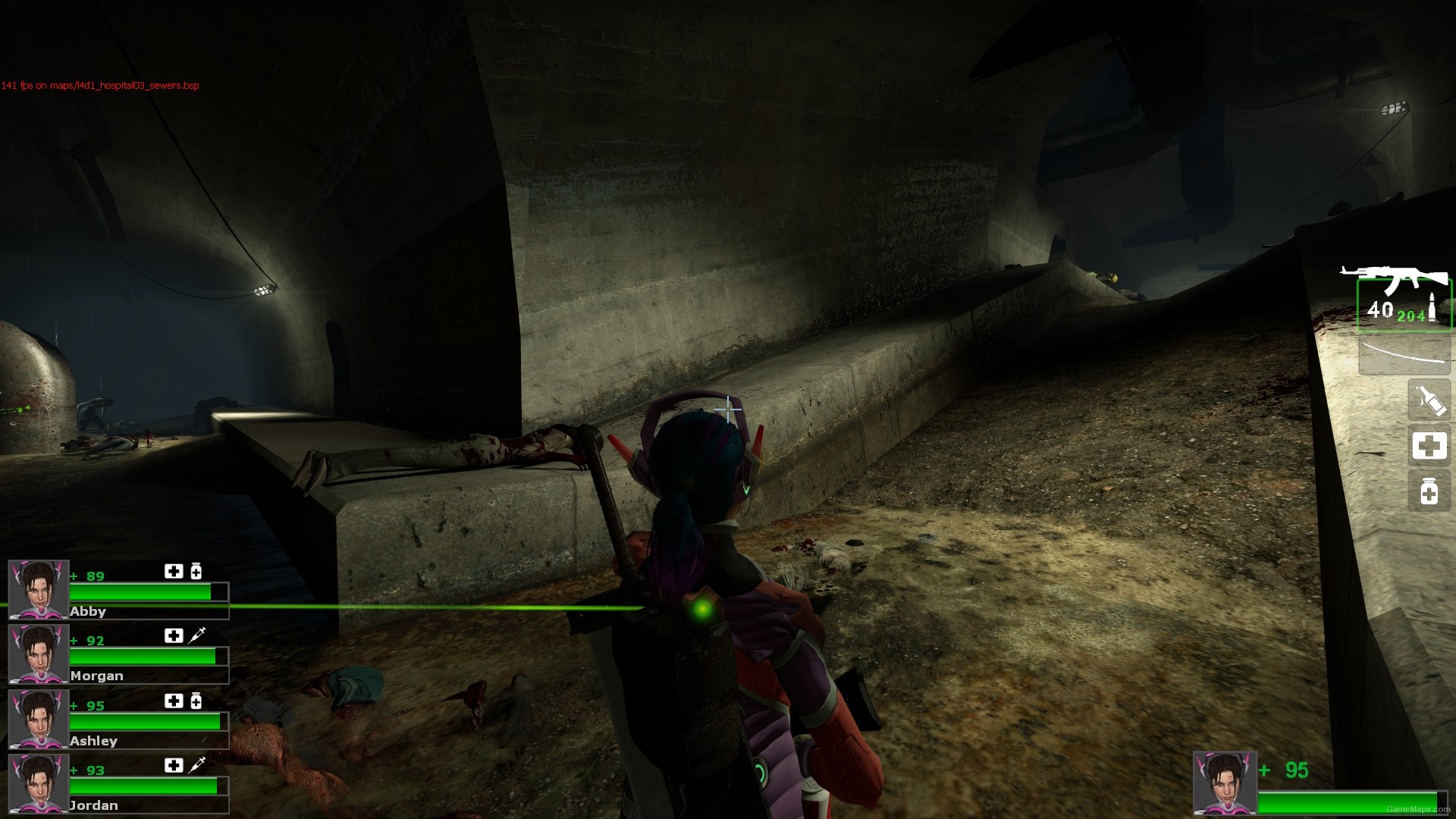The width and height of the screenshot is (1456, 819).
Task: Toggle the green laser sight dot
Action: click(701, 610)
